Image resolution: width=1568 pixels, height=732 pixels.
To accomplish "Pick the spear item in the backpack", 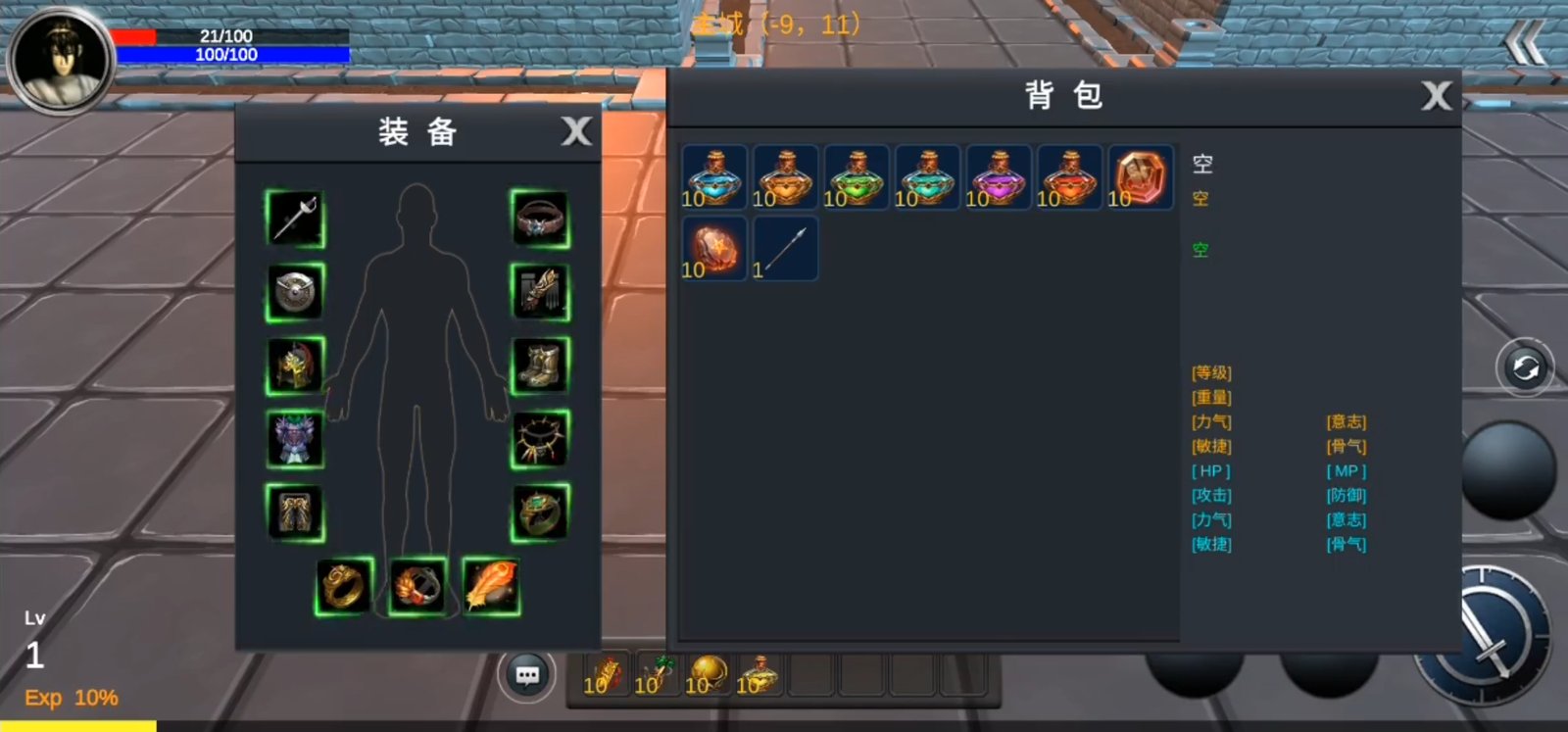I will click(785, 249).
